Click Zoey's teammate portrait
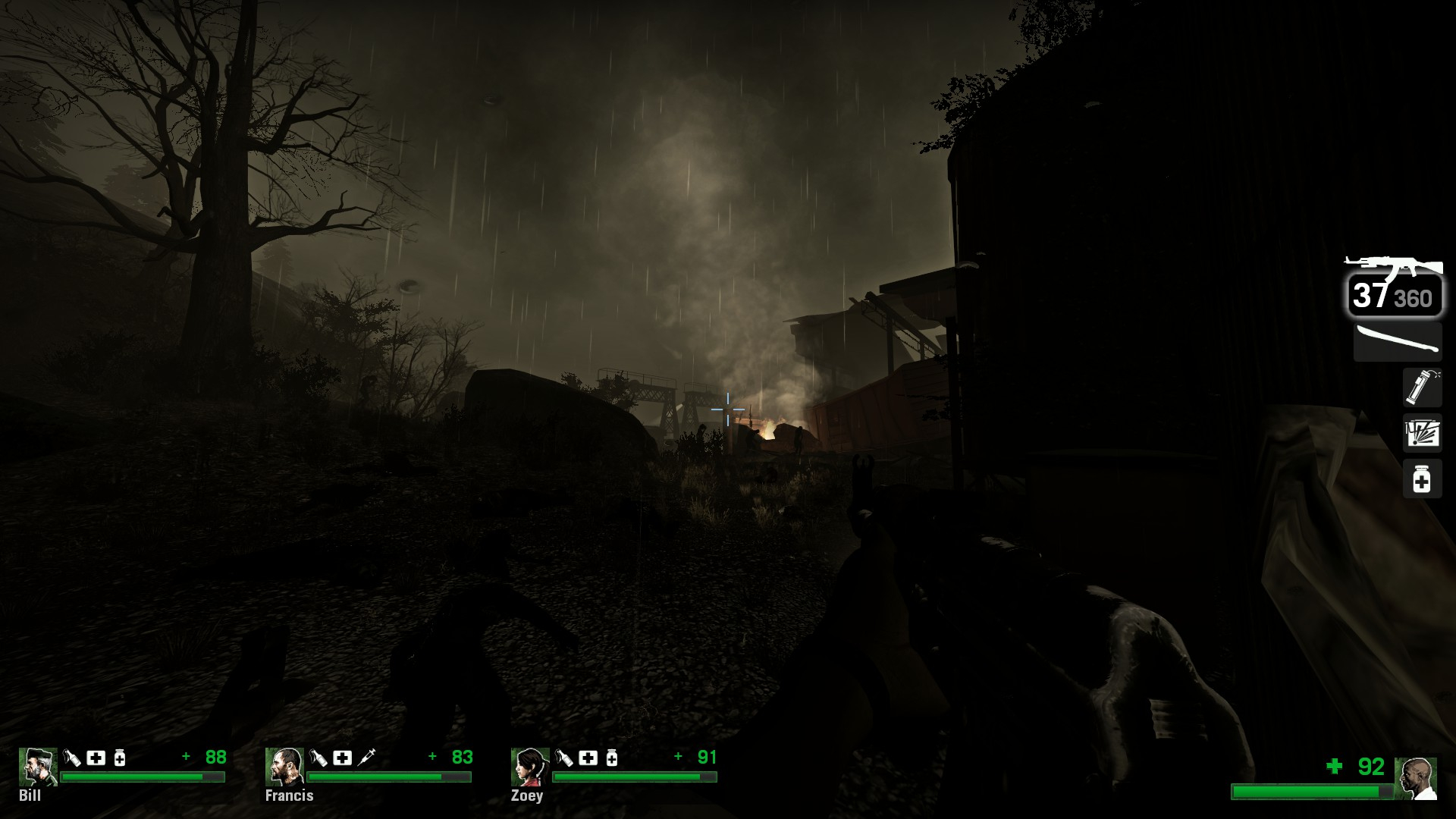This screenshot has height=819, width=1456. pyautogui.click(x=530, y=767)
